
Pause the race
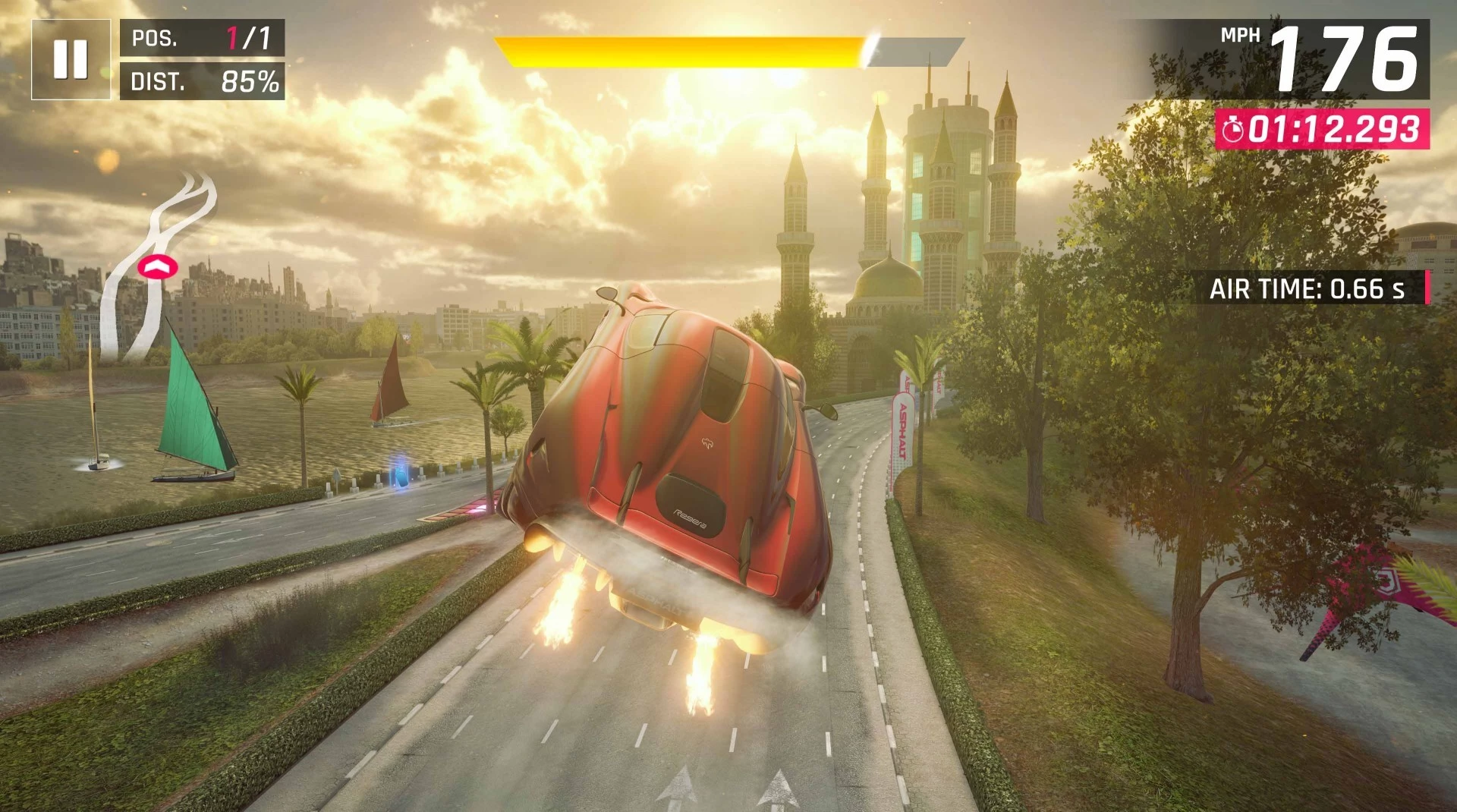pos(71,59)
